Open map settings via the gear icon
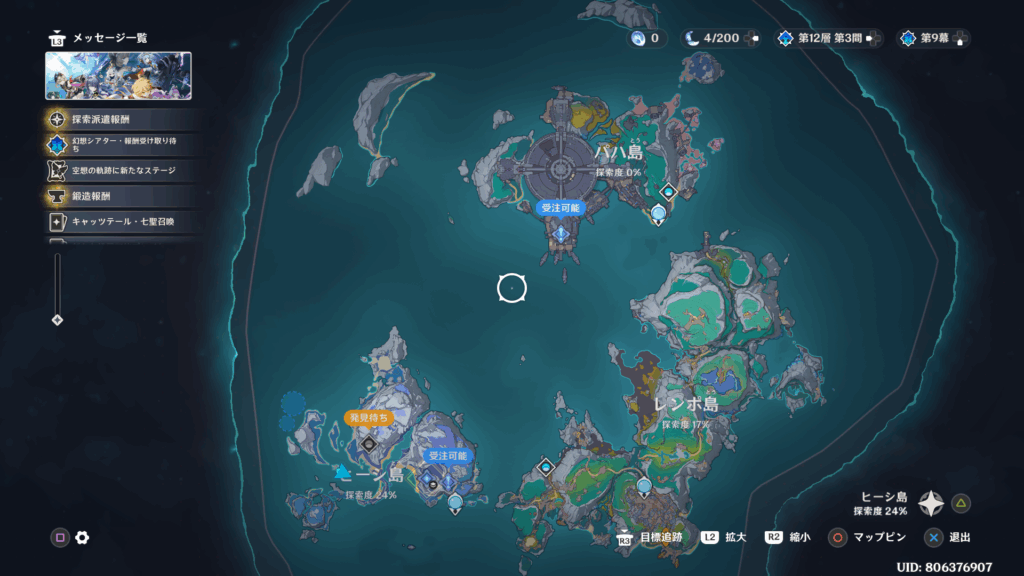This screenshot has width=1024, height=576. click(82, 537)
